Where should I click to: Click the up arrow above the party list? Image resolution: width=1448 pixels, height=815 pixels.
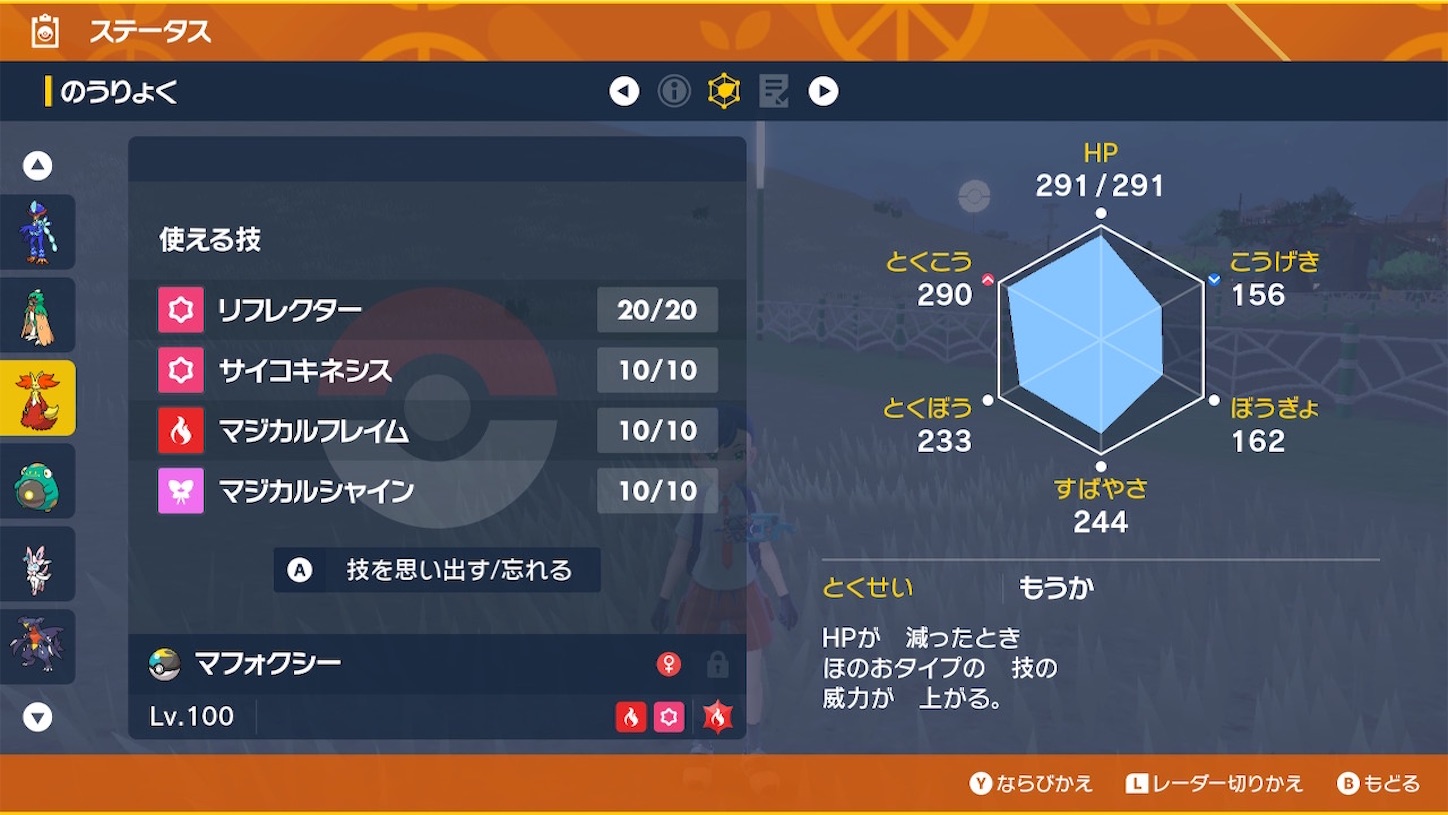(38, 165)
